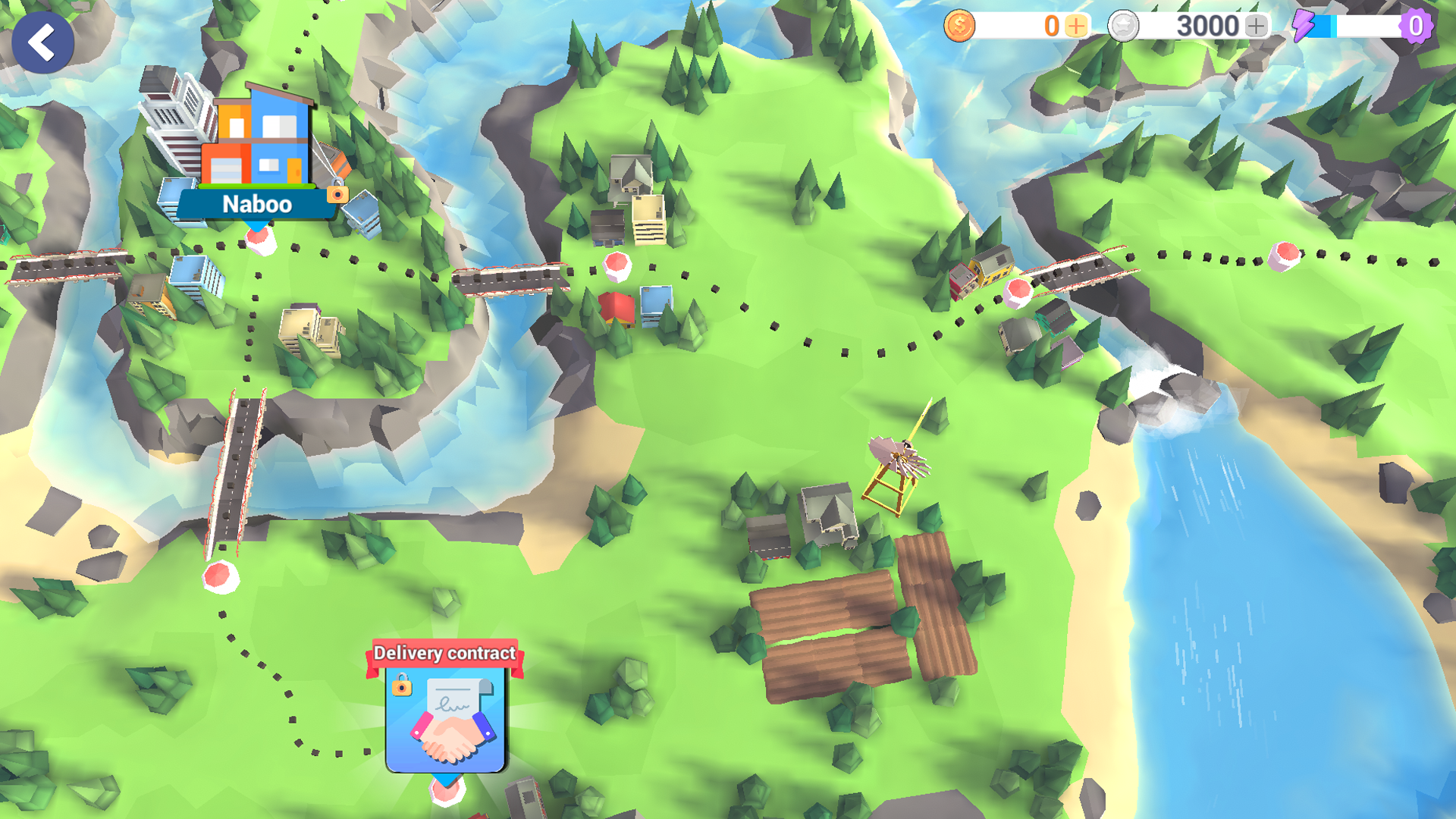Tap the orange camera badge beside Naboo sign
Screen dimensions: 1456x819
pos(336,196)
